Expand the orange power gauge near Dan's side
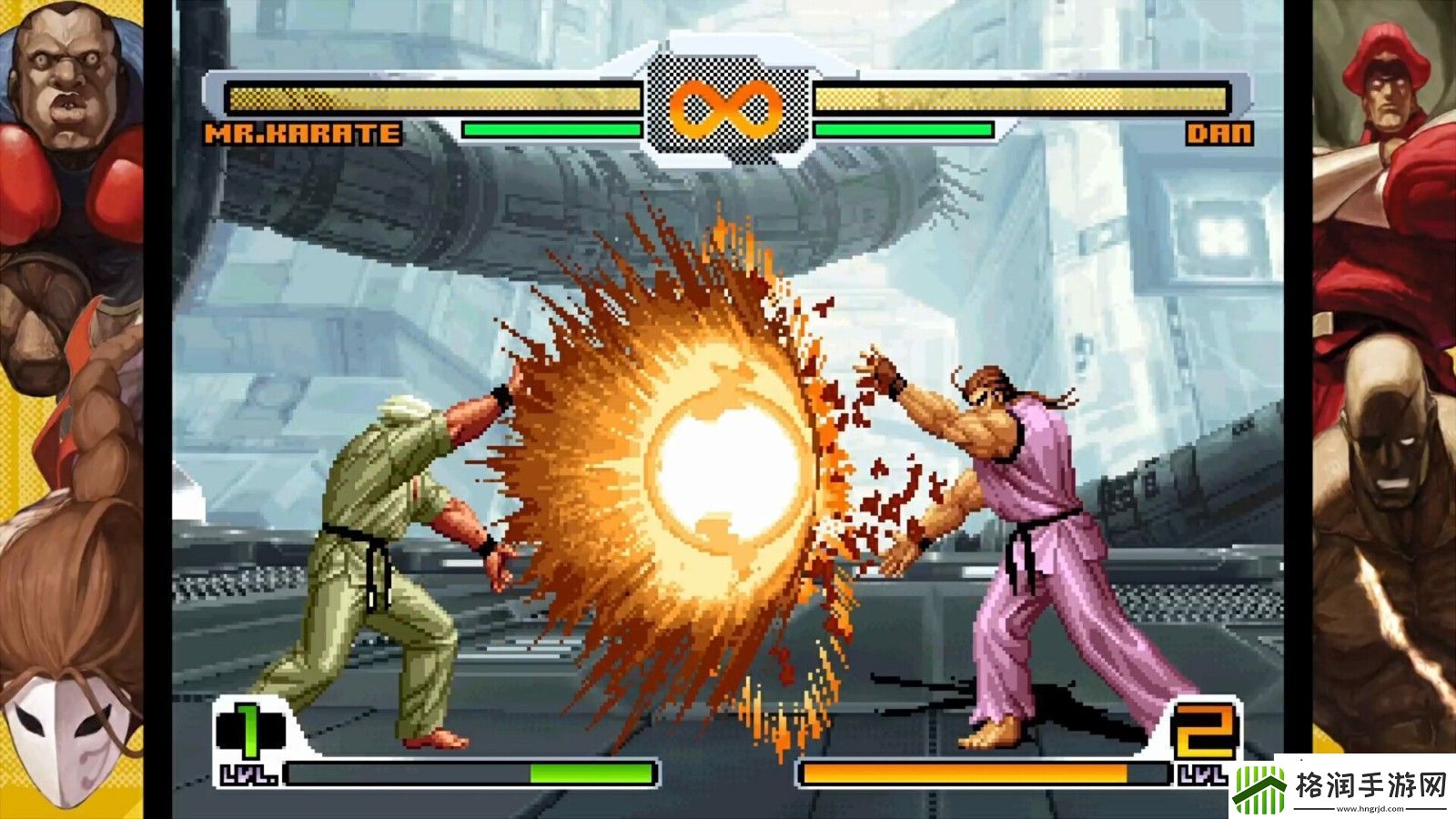 click(983, 773)
